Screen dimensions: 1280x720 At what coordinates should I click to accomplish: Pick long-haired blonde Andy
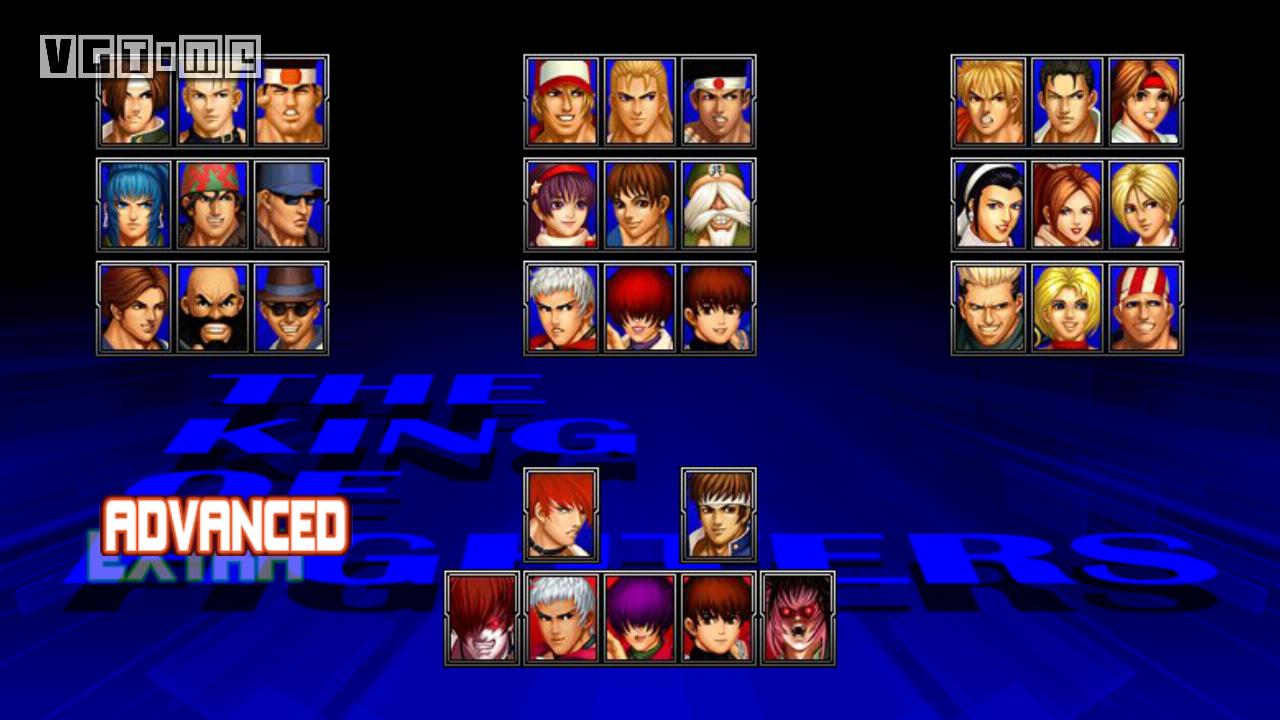coord(640,102)
